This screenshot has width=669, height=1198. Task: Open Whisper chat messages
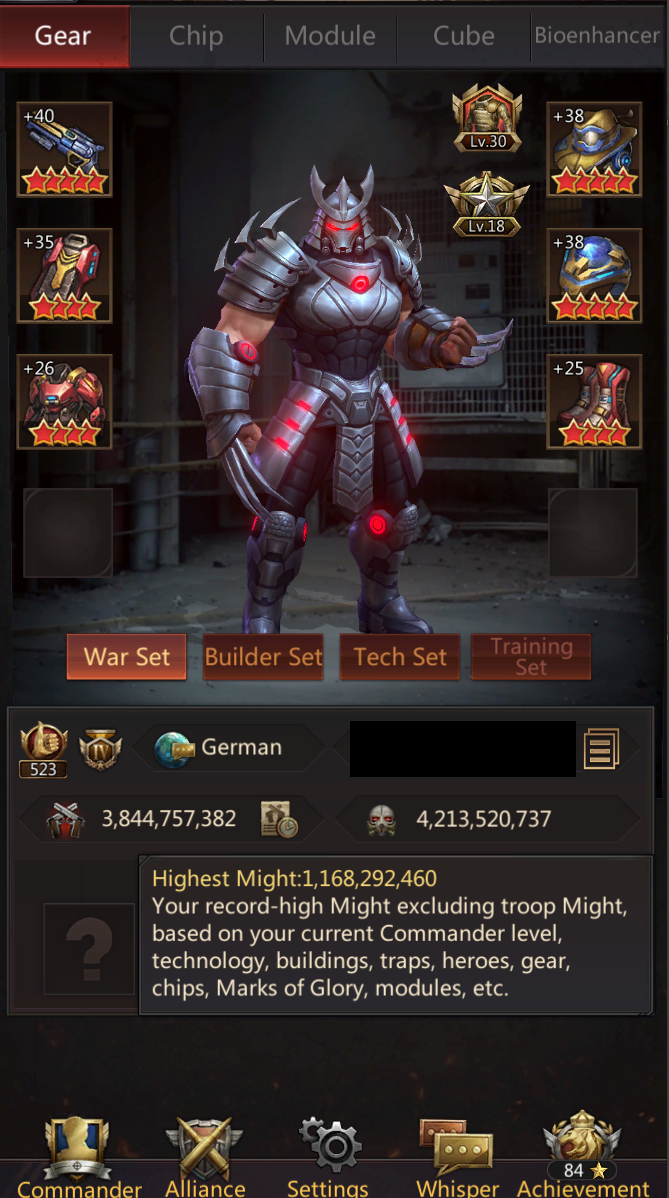point(457,1155)
